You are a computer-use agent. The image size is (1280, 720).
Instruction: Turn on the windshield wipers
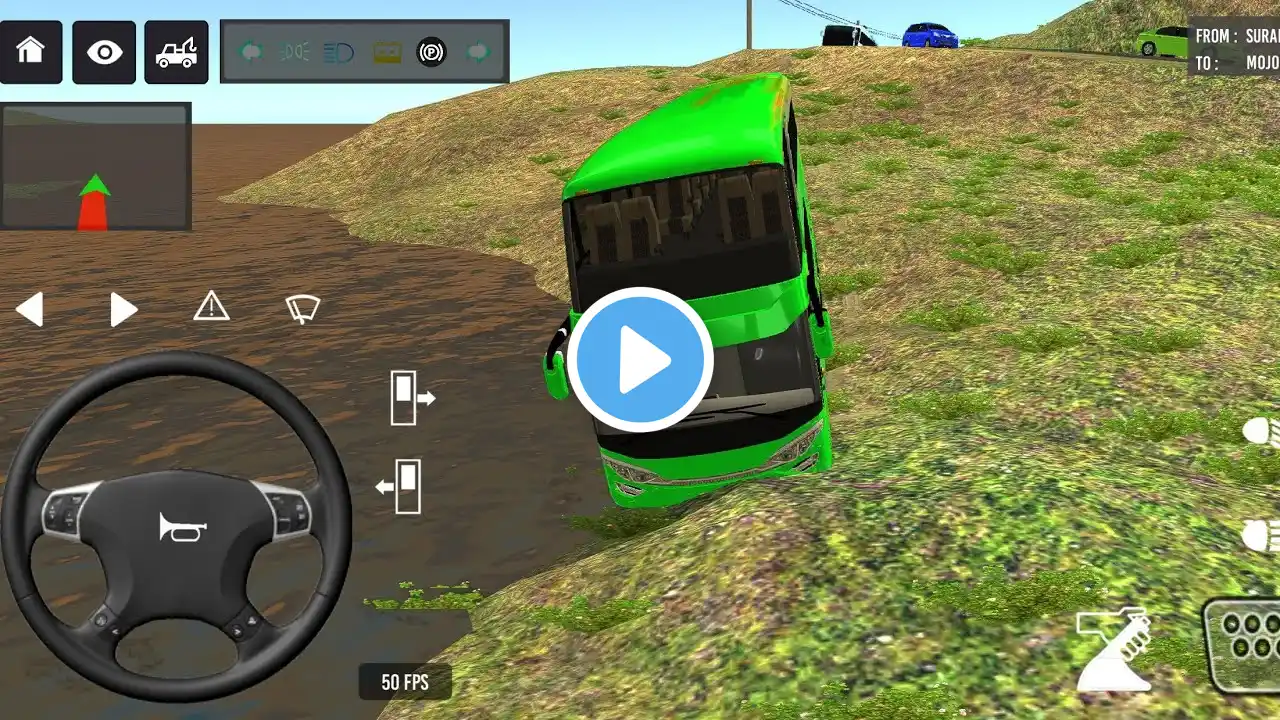302,308
